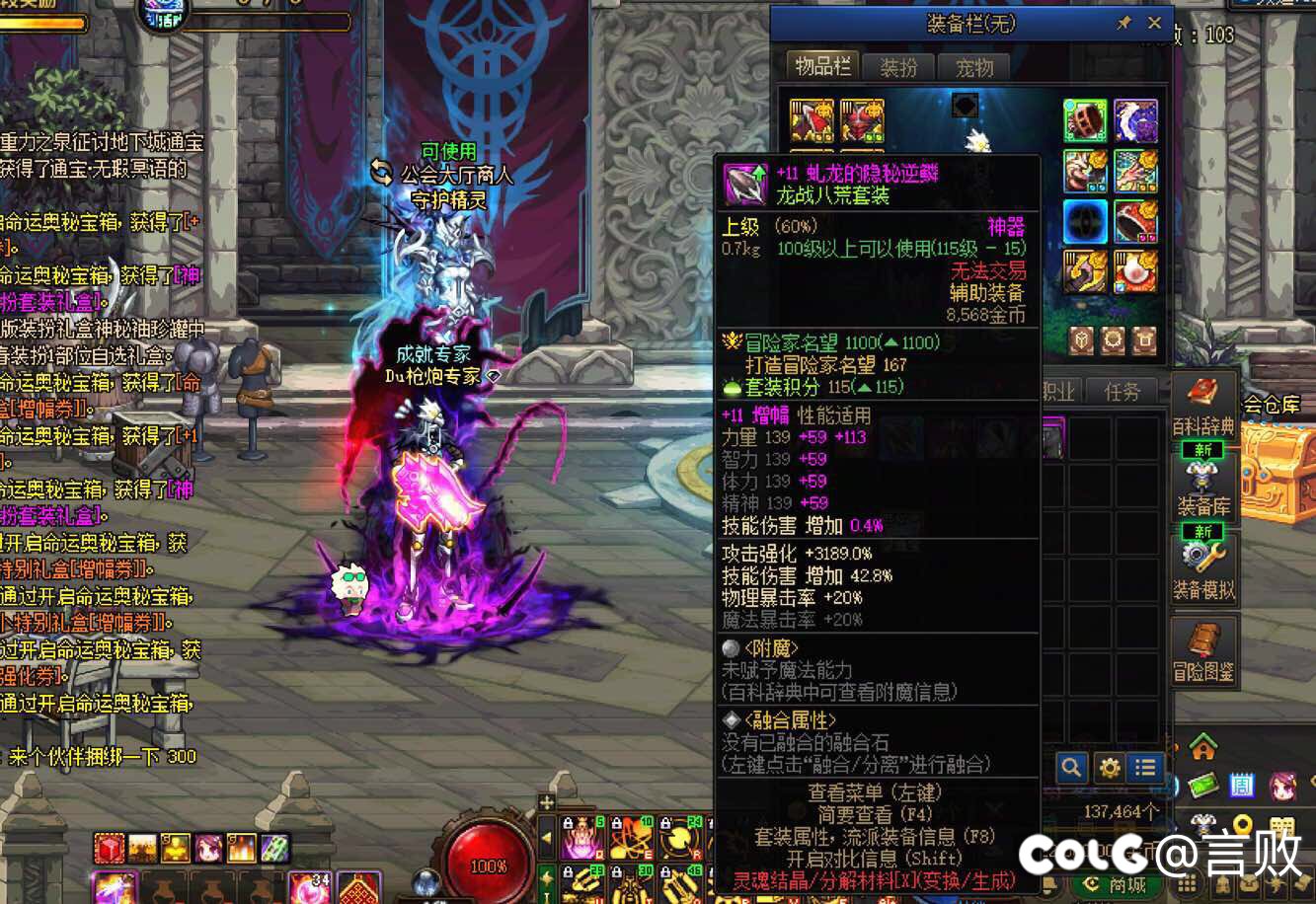1316x904 pixels.
Task: Open the 冒险图鉴 adventure codex
Action: point(1203,652)
